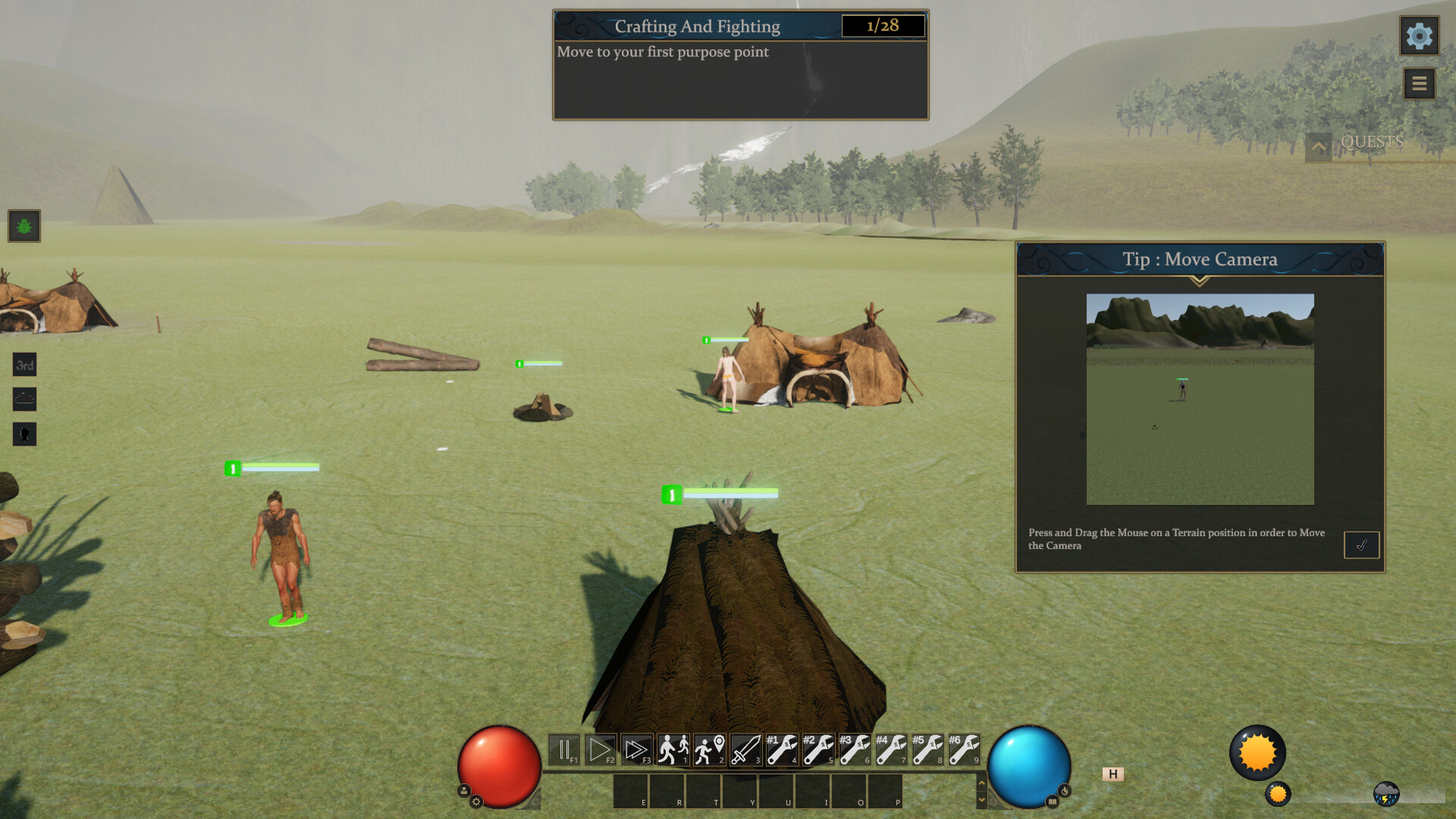
Task: Confirm the Move Camera tip with the checkmark
Action: point(1361,543)
